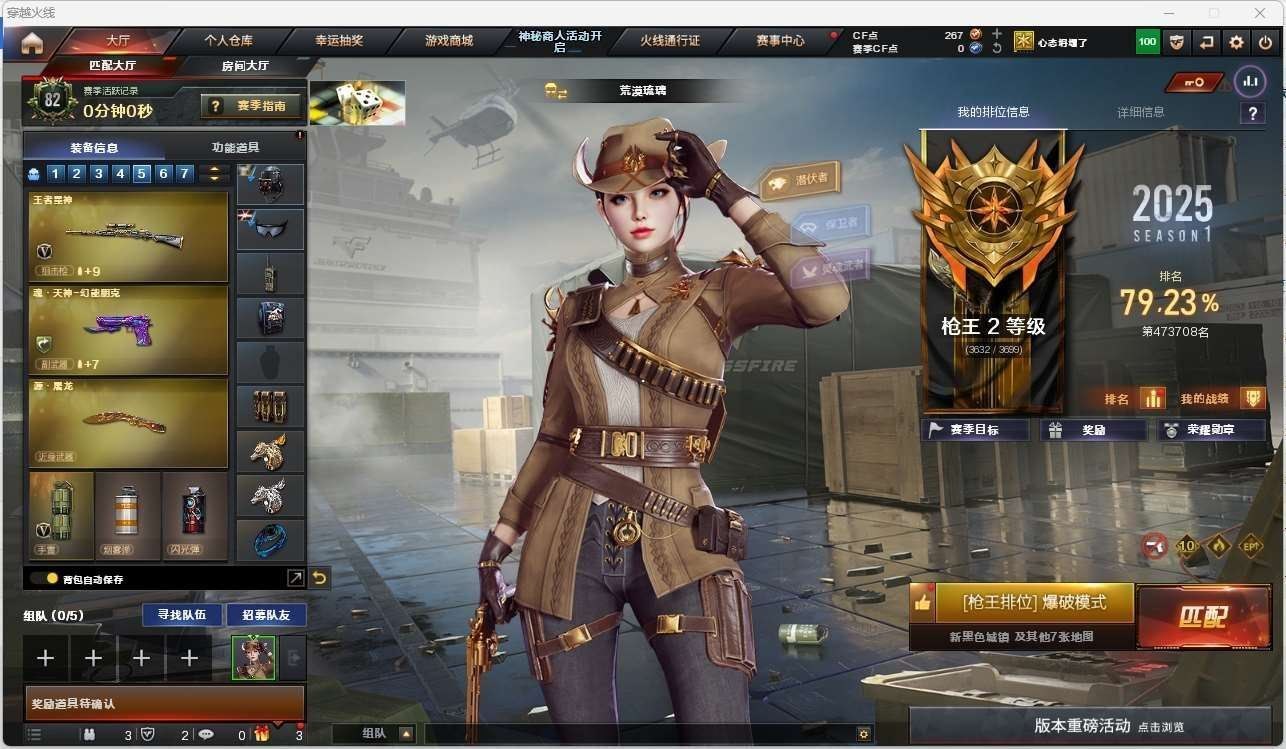
Task: Switch to the 房间大厅 room lobby tab
Action: coord(245,66)
